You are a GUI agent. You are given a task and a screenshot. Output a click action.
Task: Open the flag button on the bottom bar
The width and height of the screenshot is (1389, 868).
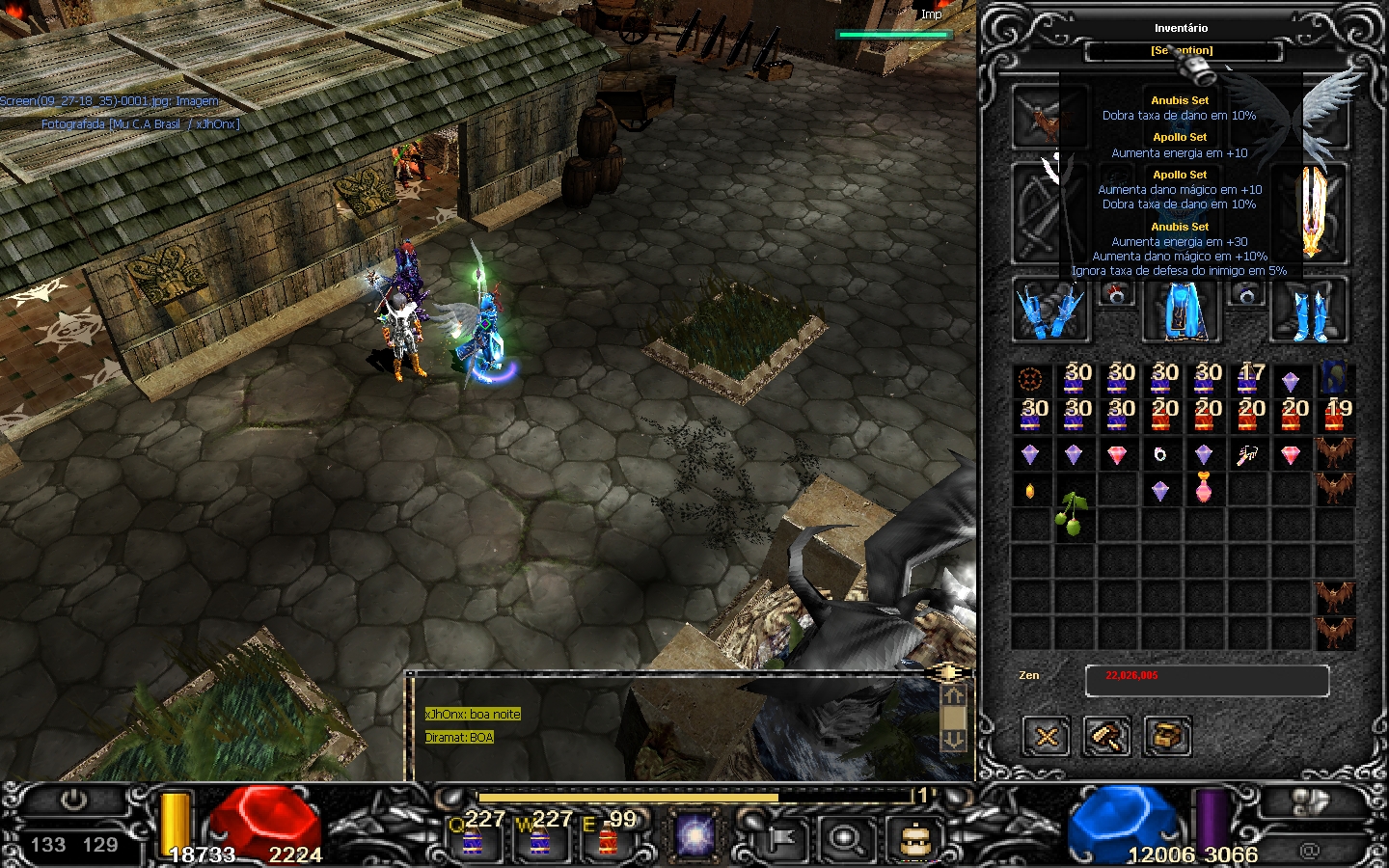coord(779,837)
